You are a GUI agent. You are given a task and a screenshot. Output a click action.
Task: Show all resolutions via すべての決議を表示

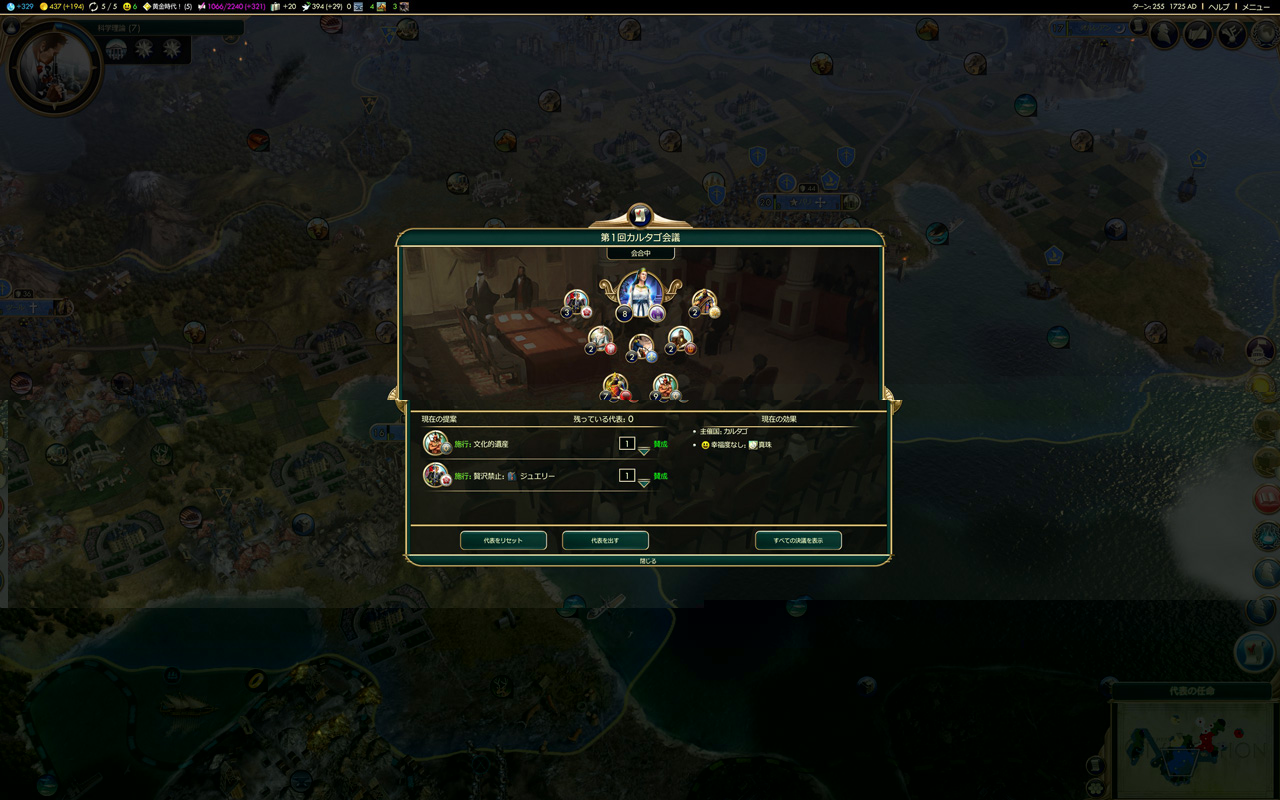[x=798, y=541]
